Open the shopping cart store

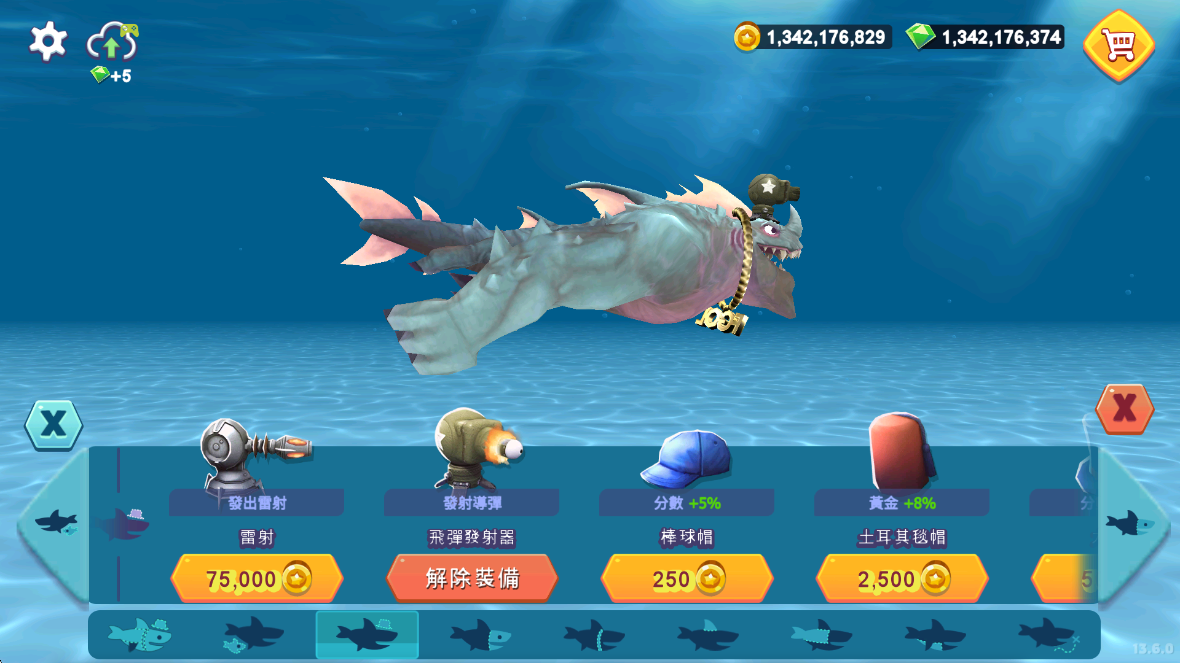point(1119,45)
